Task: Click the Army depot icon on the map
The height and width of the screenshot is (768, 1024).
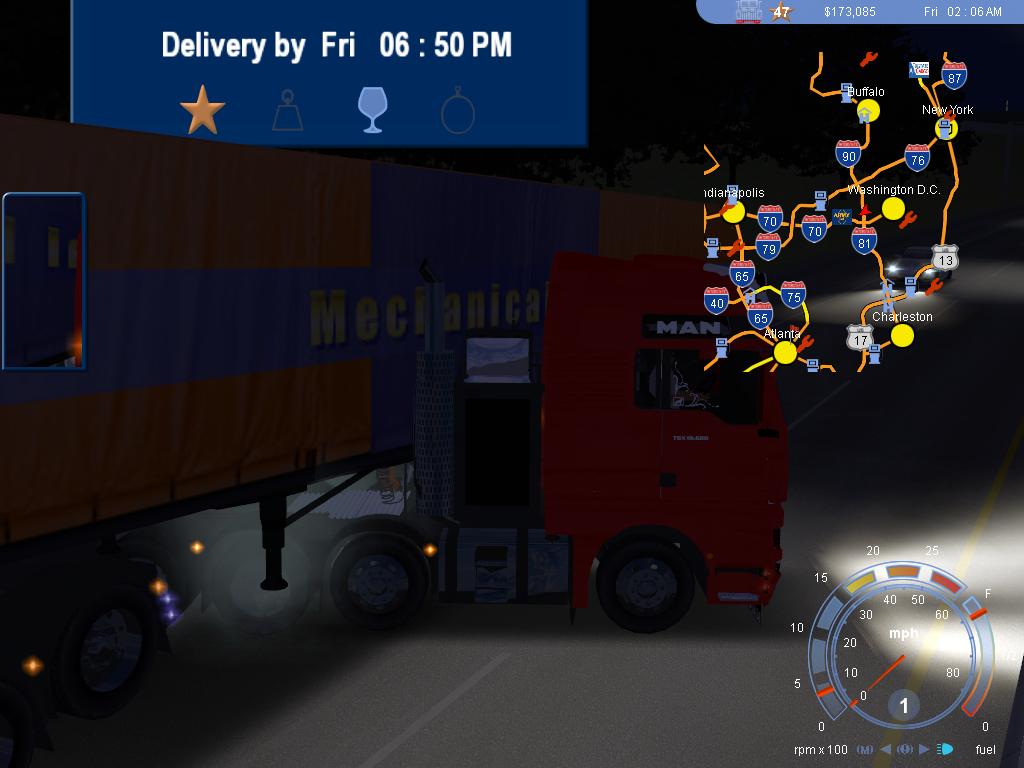Action: [842, 216]
